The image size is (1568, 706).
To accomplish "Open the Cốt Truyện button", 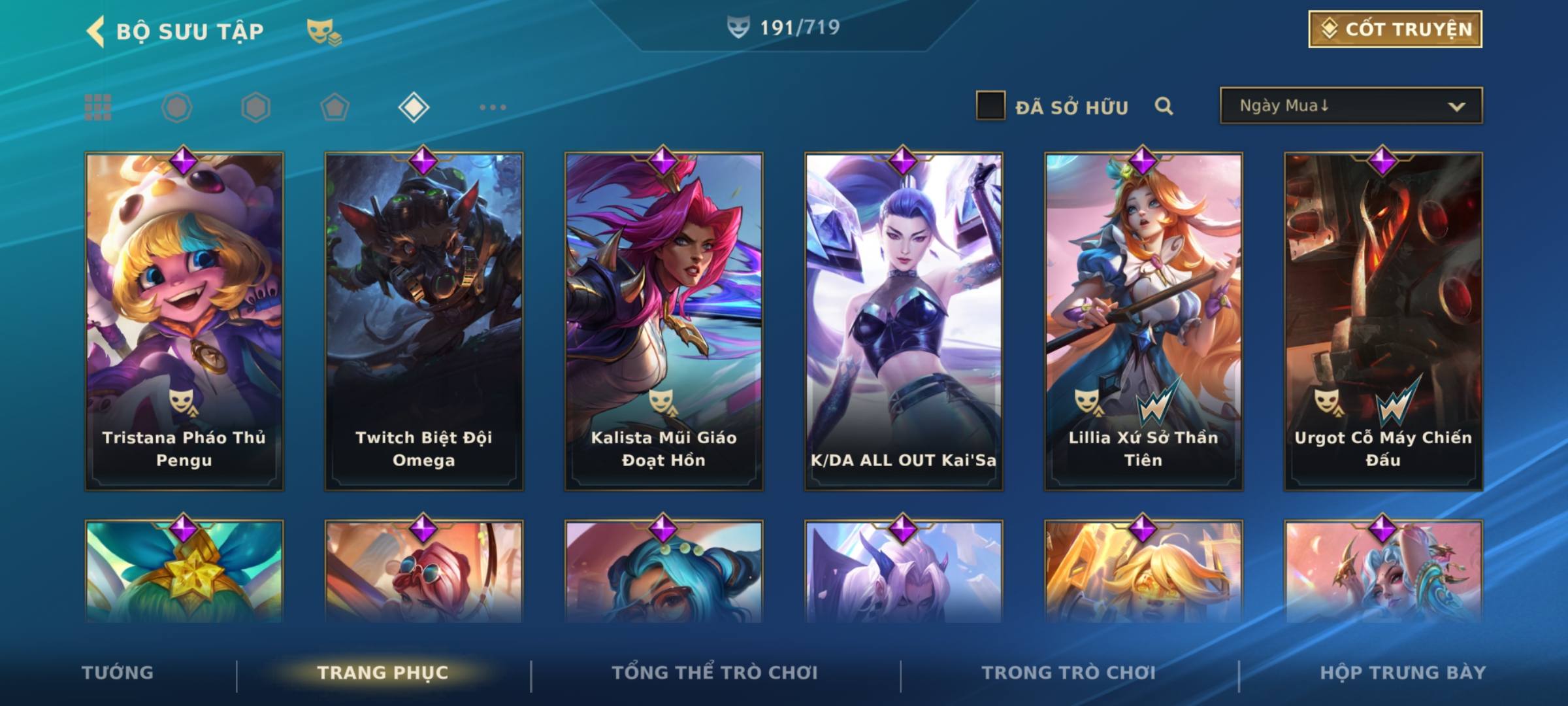I will click(x=1395, y=29).
